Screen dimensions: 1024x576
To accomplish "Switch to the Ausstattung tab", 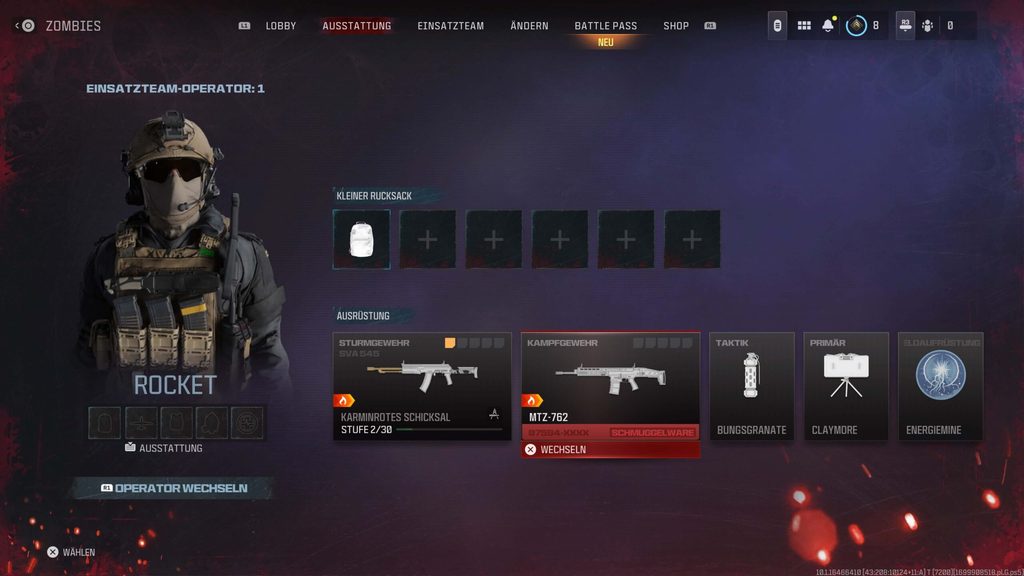I will coord(357,26).
